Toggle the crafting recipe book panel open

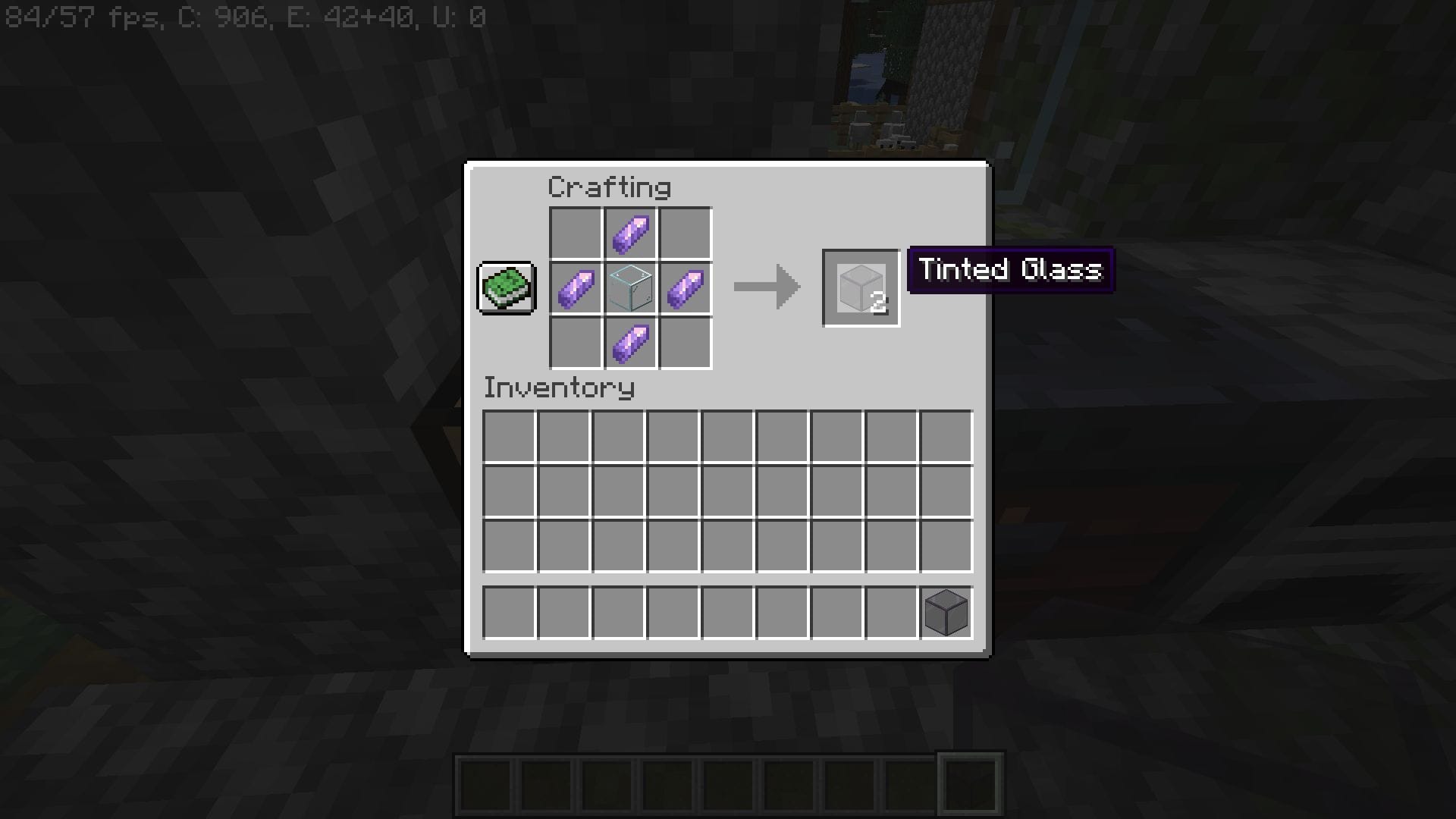coord(506,289)
